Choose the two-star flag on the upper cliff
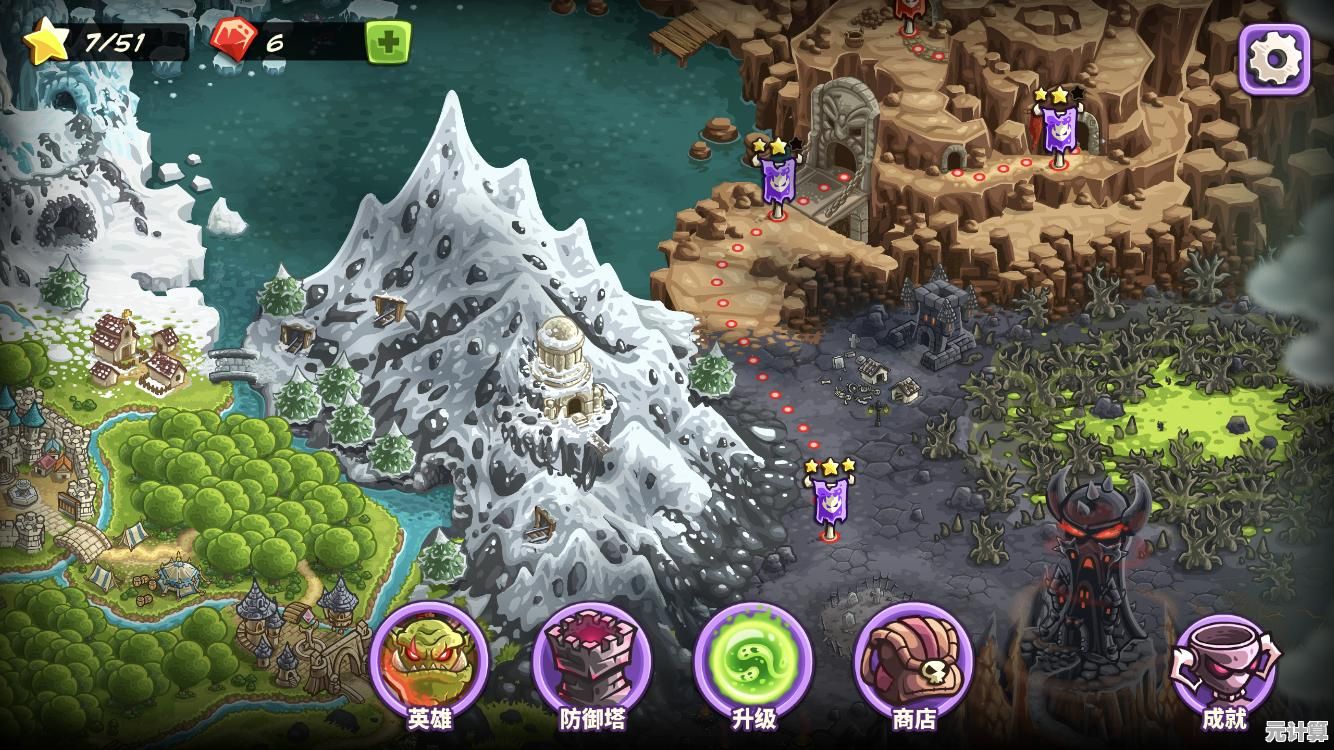 [x=1058, y=129]
